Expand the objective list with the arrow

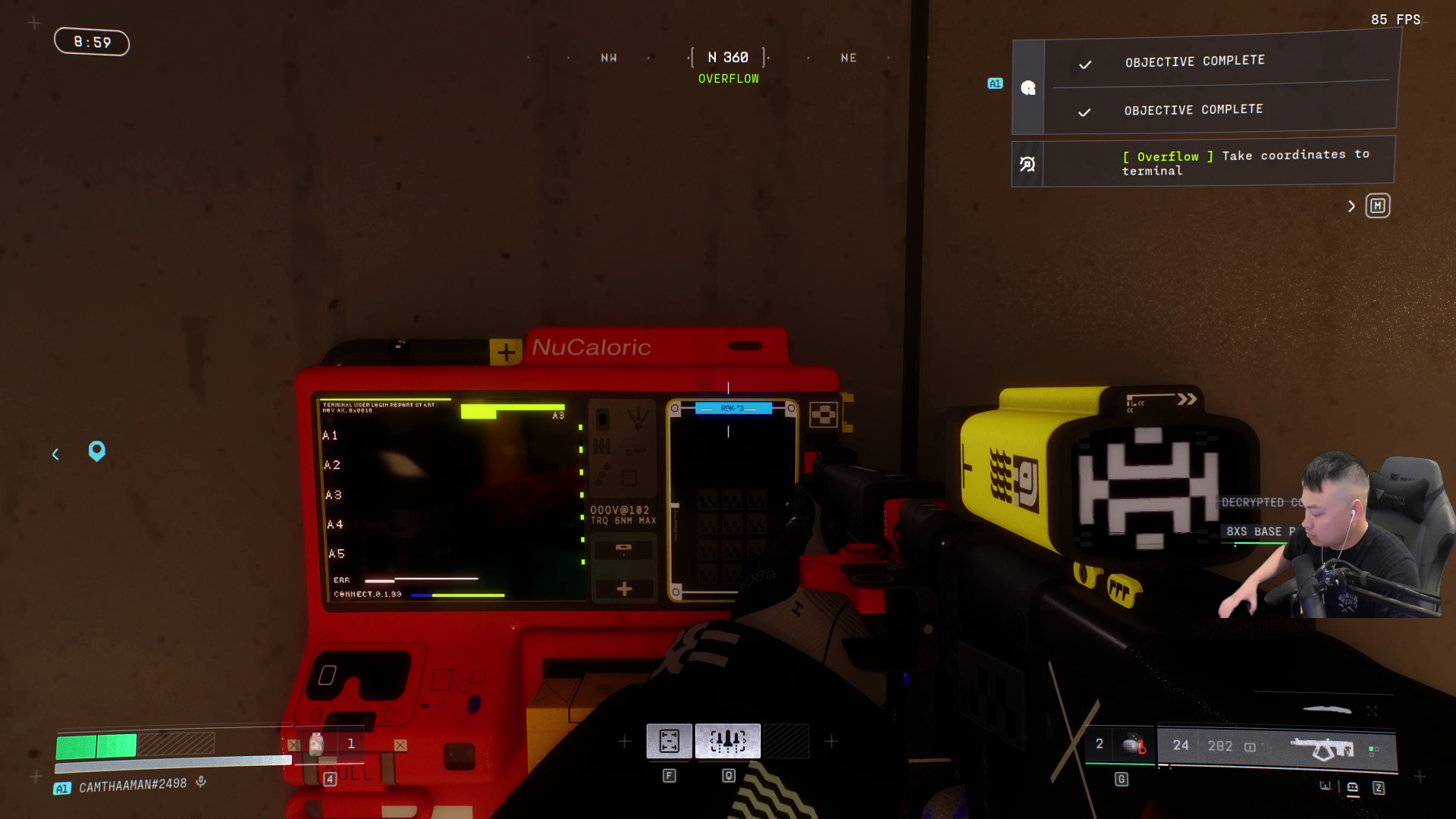tap(1351, 206)
